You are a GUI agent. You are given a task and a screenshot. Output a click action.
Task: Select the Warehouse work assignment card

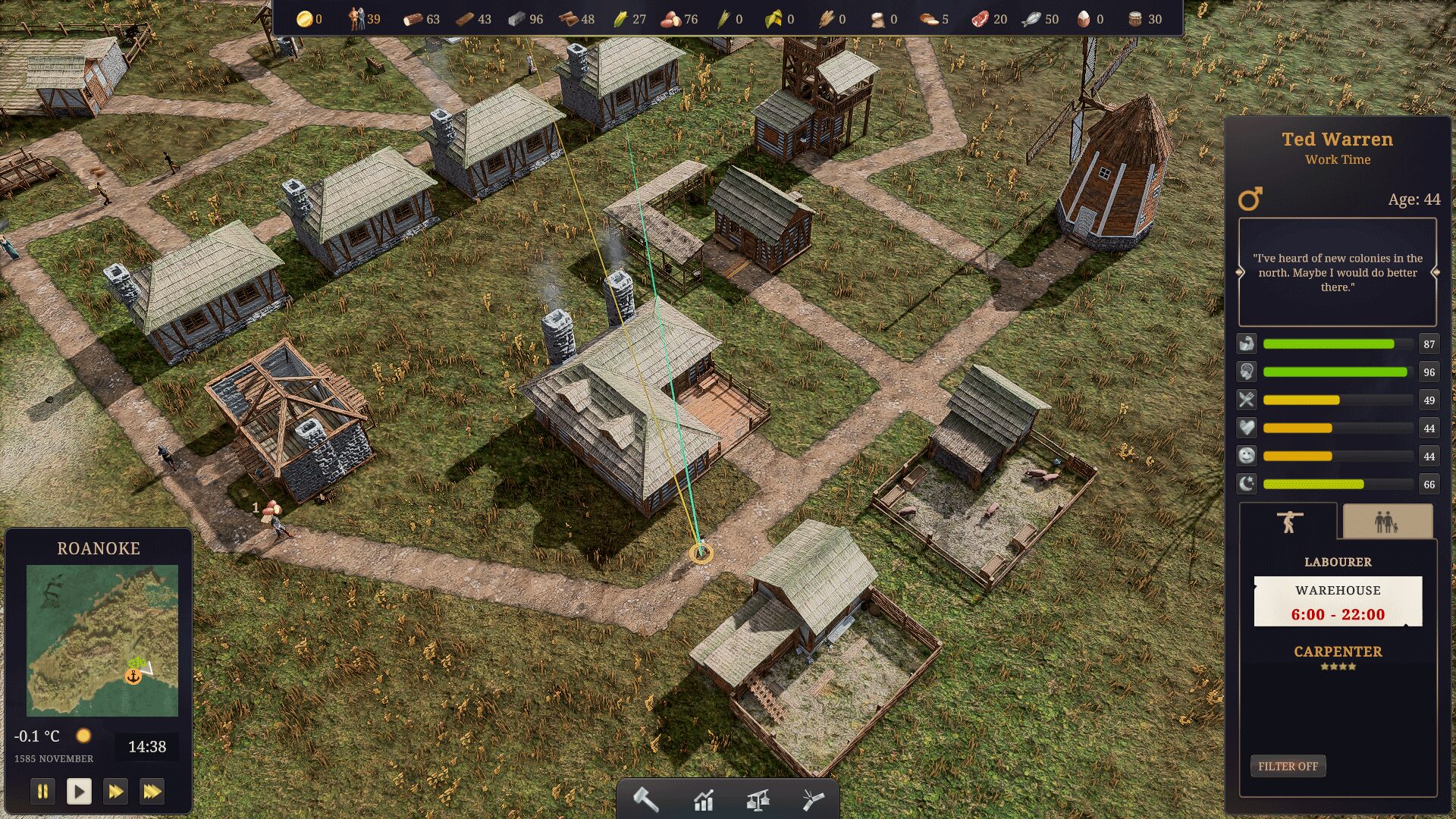click(x=1338, y=602)
